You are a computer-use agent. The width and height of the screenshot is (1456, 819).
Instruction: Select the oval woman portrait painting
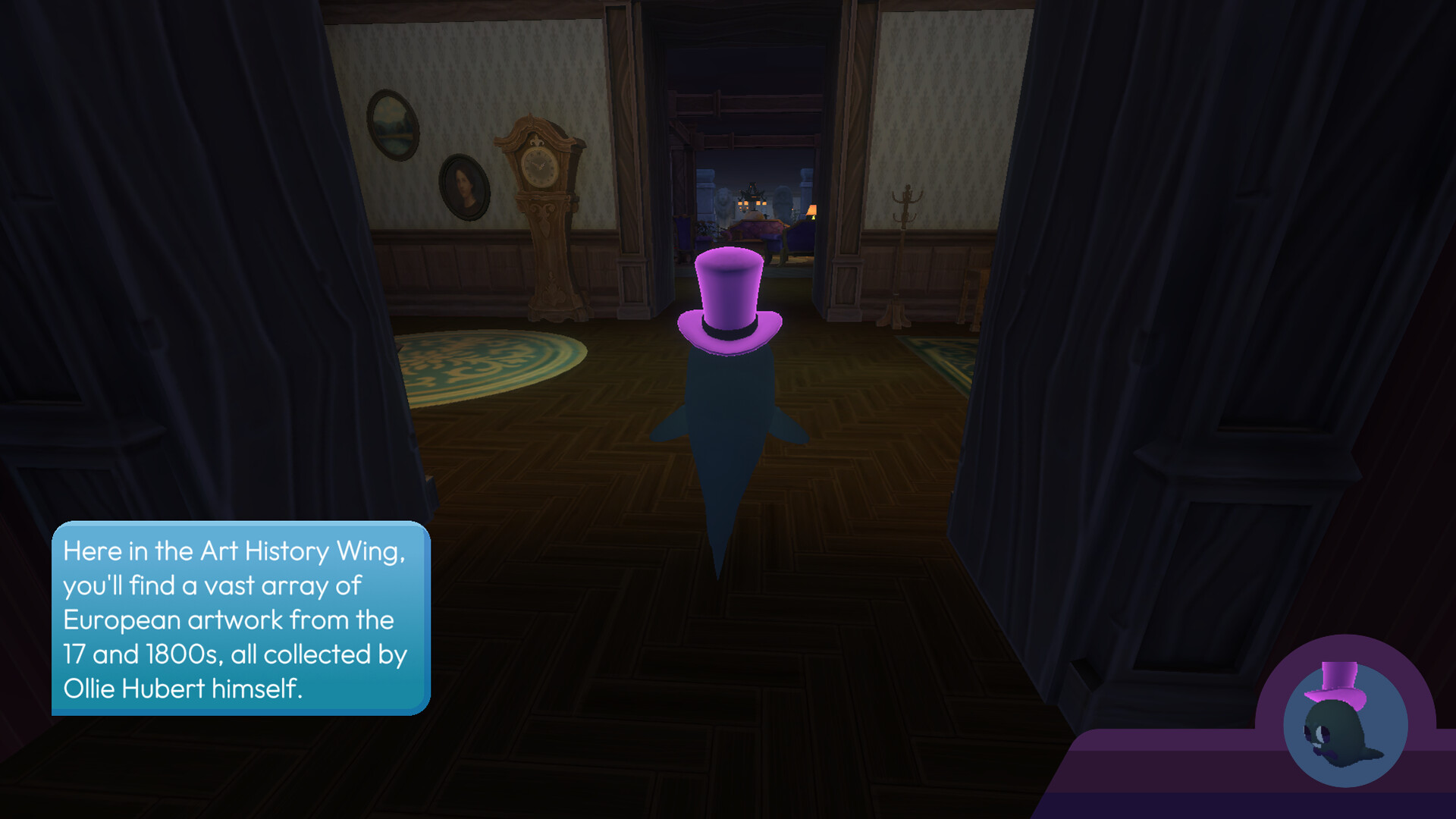click(465, 189)
